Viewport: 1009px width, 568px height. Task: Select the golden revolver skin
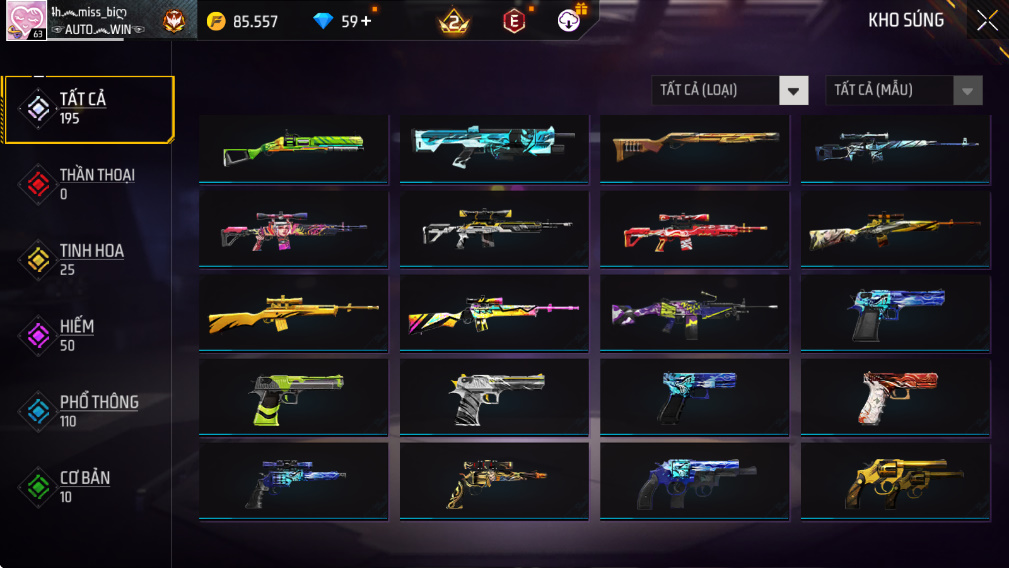[895, 483]
